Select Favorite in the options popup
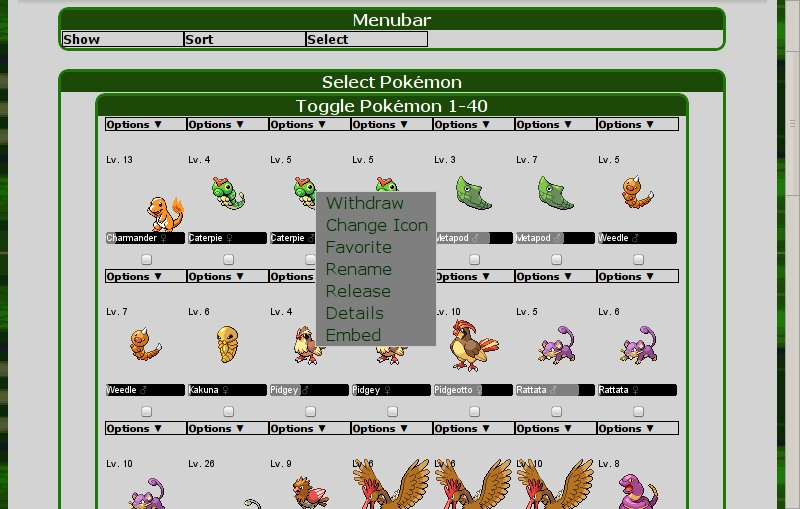Screen dimensions: 800x509 tap(358, 247)
